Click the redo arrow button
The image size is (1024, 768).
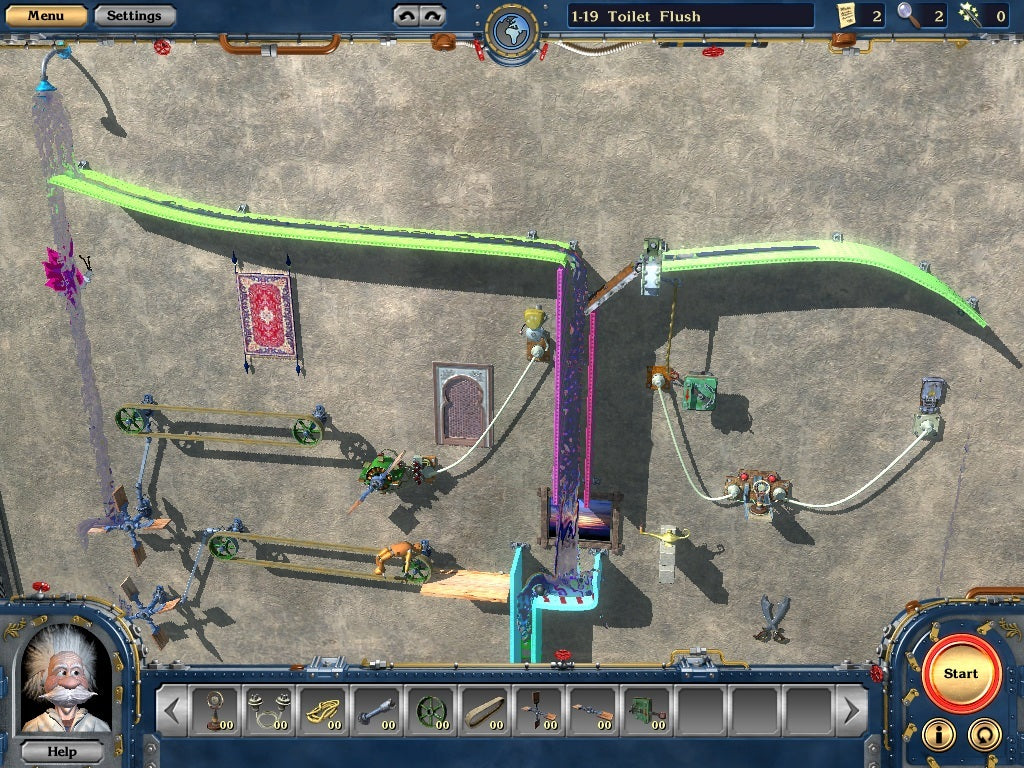tap(432, 15)
